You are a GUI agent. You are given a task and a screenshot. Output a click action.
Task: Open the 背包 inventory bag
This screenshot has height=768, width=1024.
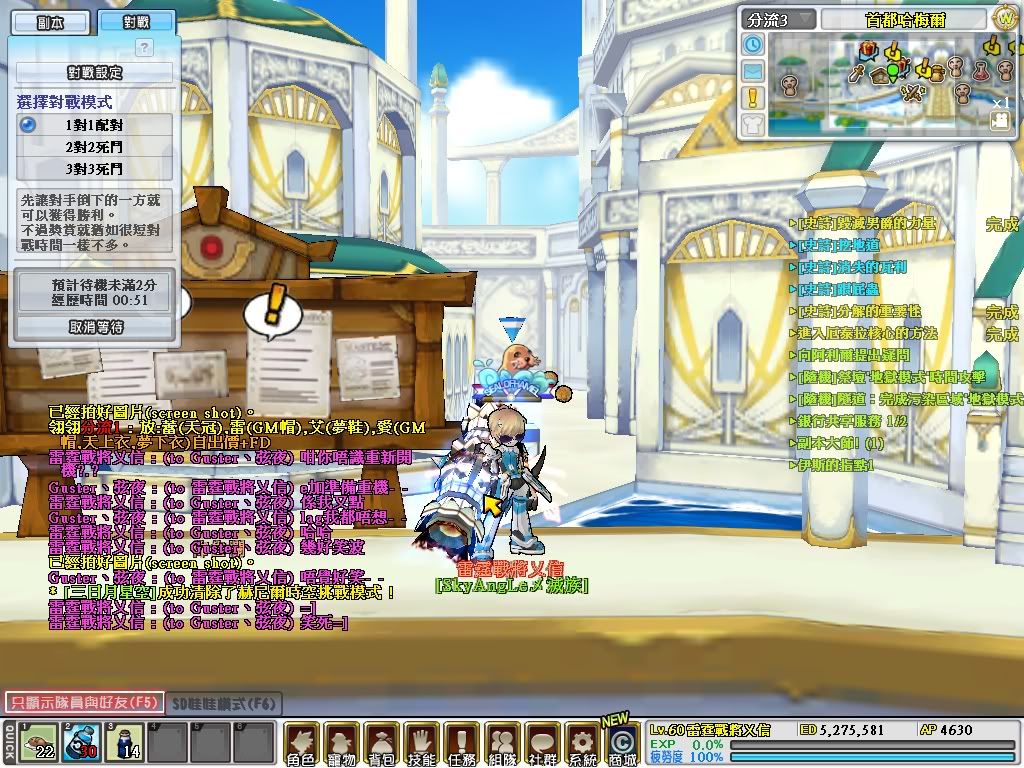pyautogui.click(x=381, y=744)
